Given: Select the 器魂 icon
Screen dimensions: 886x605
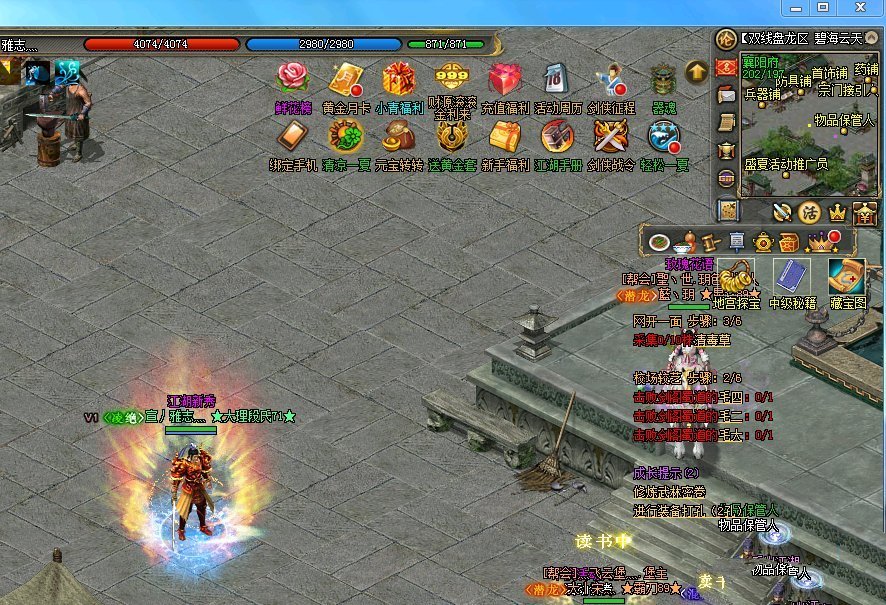Looking at the screenshot, I should tap(663, 78).
